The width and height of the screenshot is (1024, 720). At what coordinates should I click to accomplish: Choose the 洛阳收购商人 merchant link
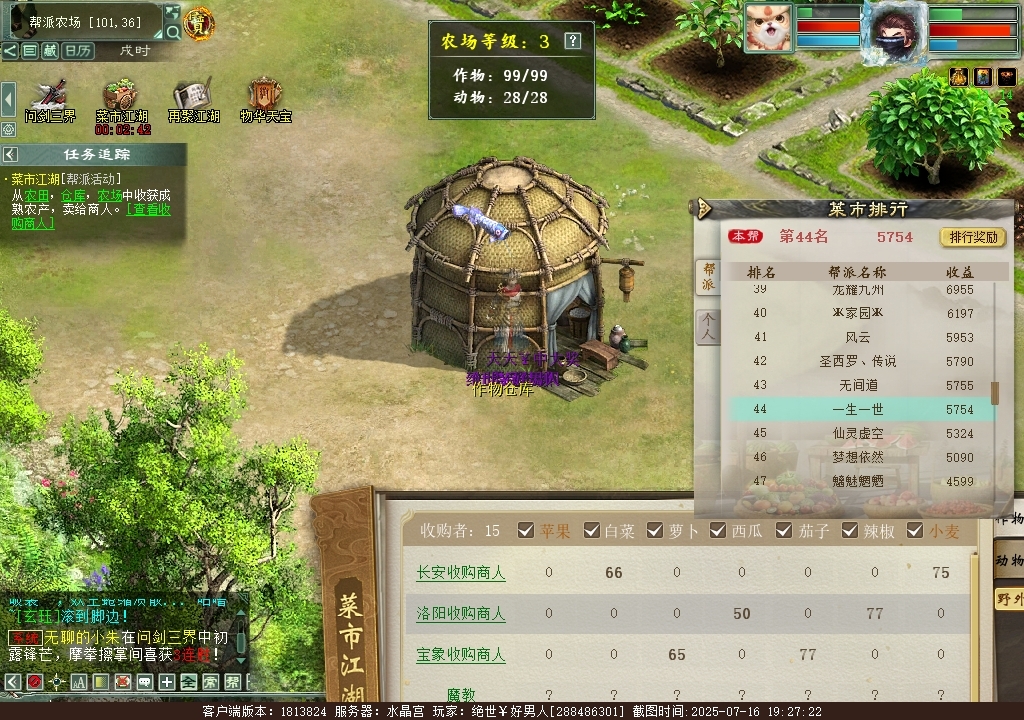tap(461, 614)
